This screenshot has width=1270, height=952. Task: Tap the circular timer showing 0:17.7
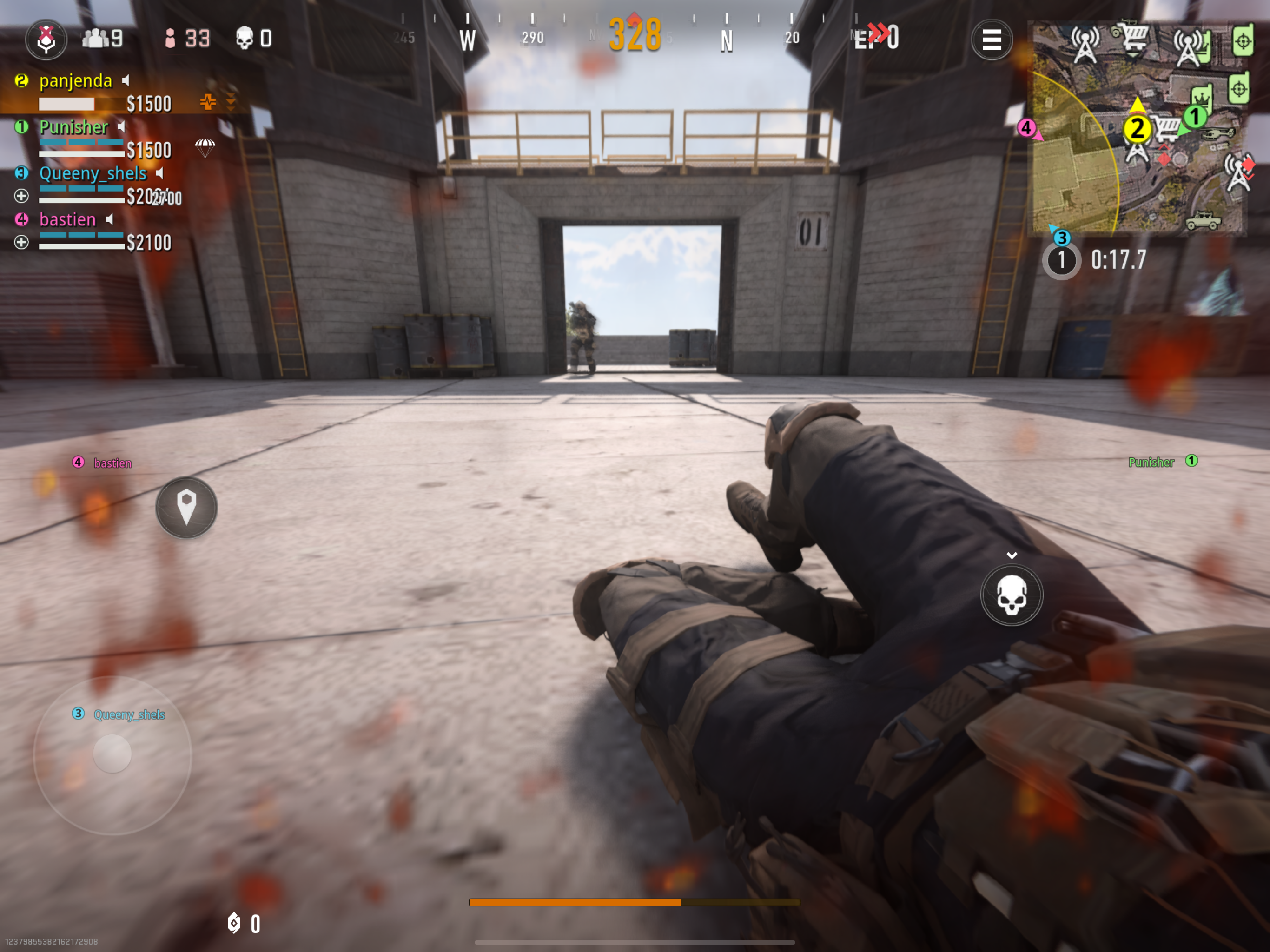point(1062,260)
